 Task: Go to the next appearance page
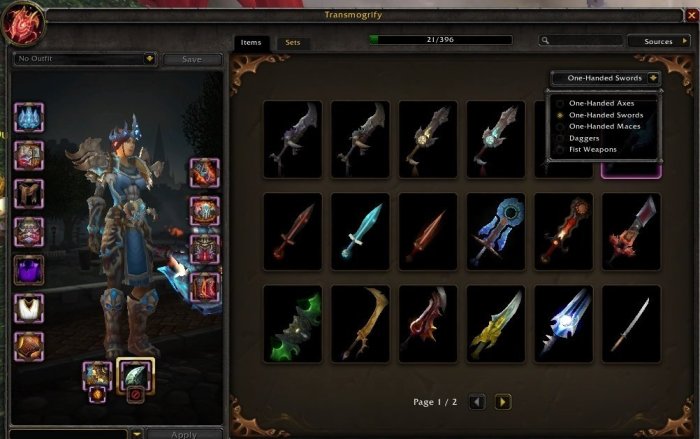[x=503, y=402]
